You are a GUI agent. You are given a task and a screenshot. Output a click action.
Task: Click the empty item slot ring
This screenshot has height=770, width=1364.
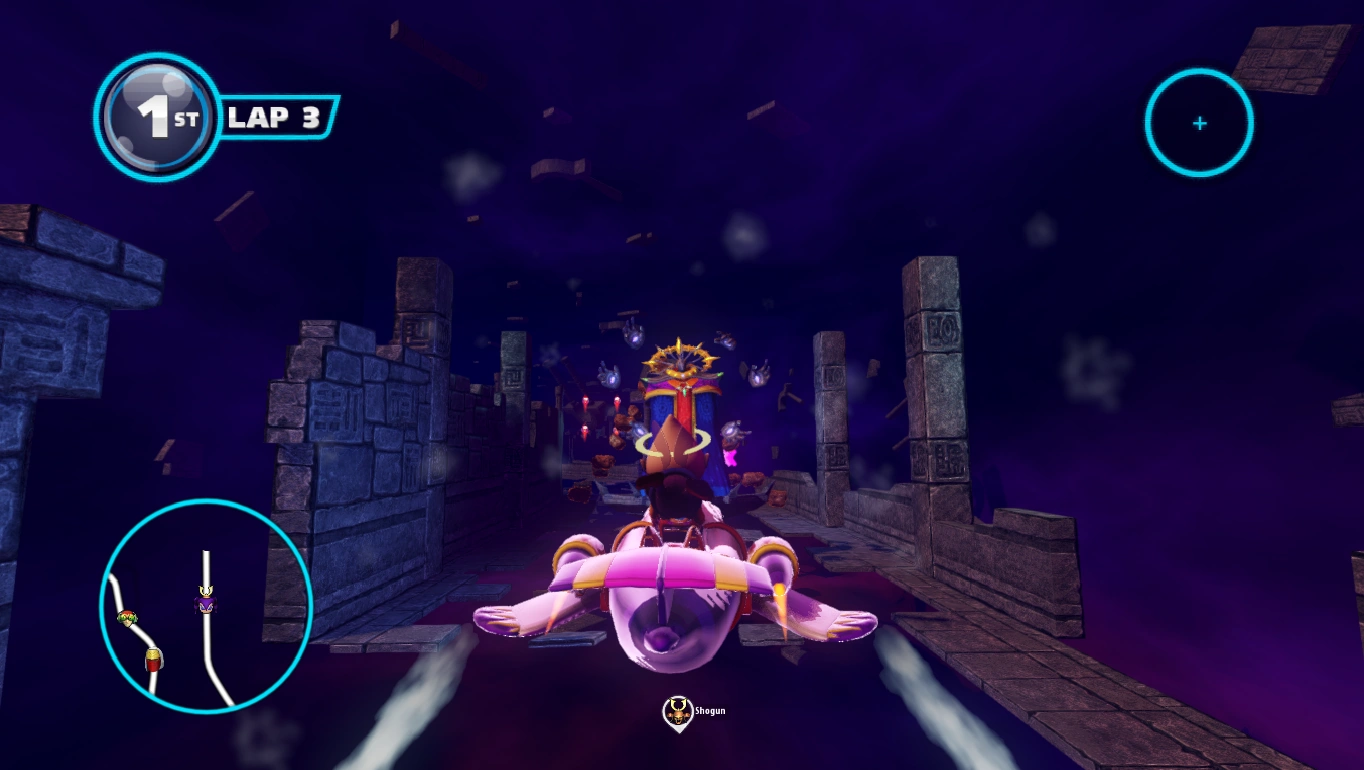[x=1198, y=123]
